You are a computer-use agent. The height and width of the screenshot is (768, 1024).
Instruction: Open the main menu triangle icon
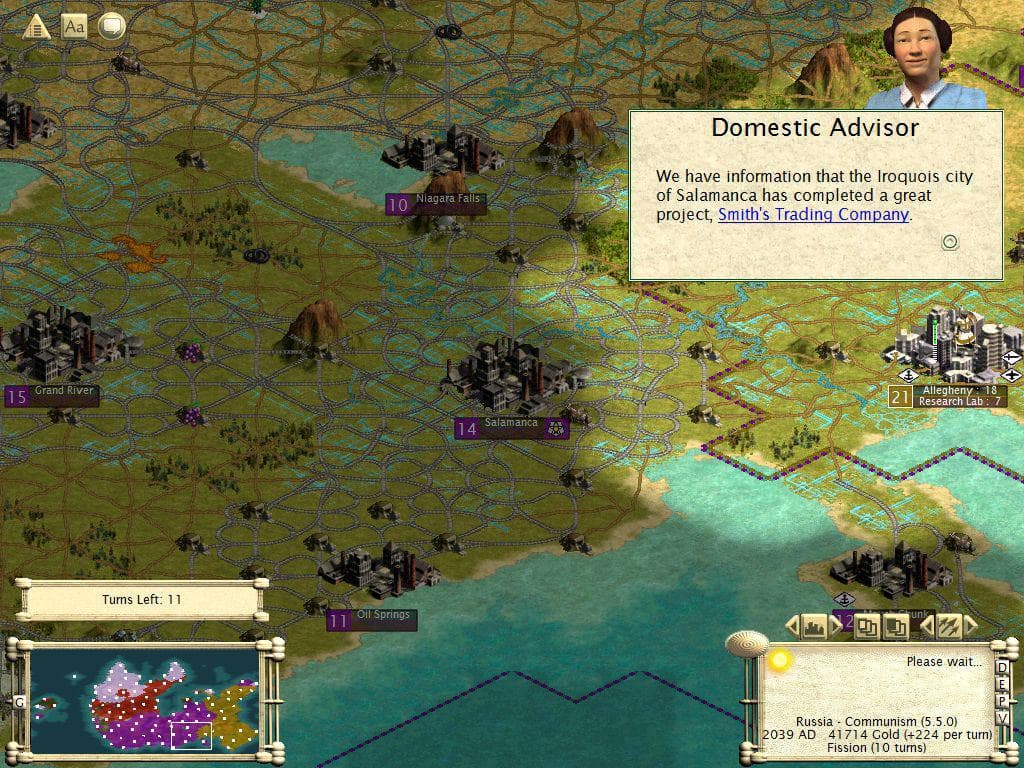coord(37,26)
